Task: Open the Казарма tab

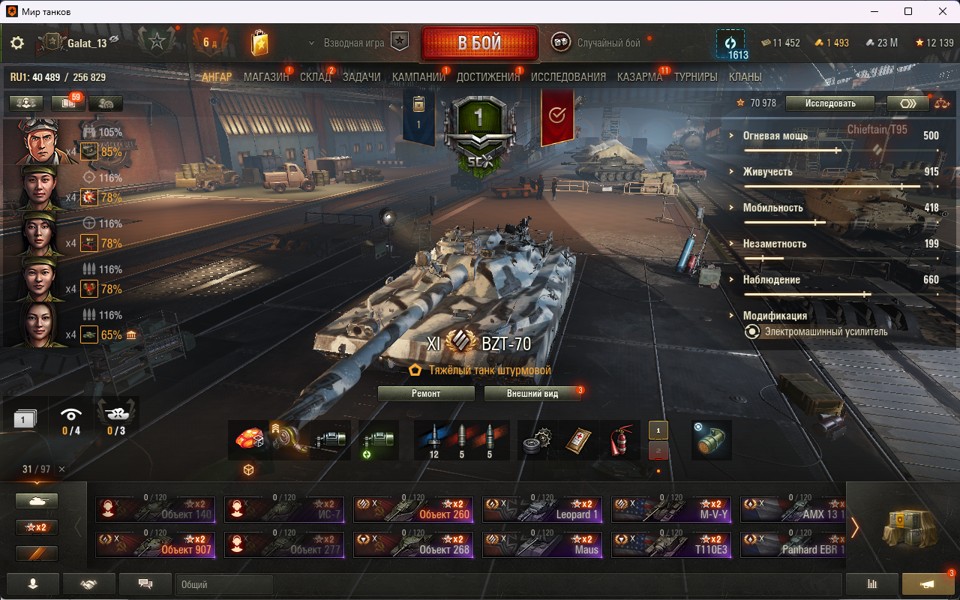Action: (x=639, y=77)
